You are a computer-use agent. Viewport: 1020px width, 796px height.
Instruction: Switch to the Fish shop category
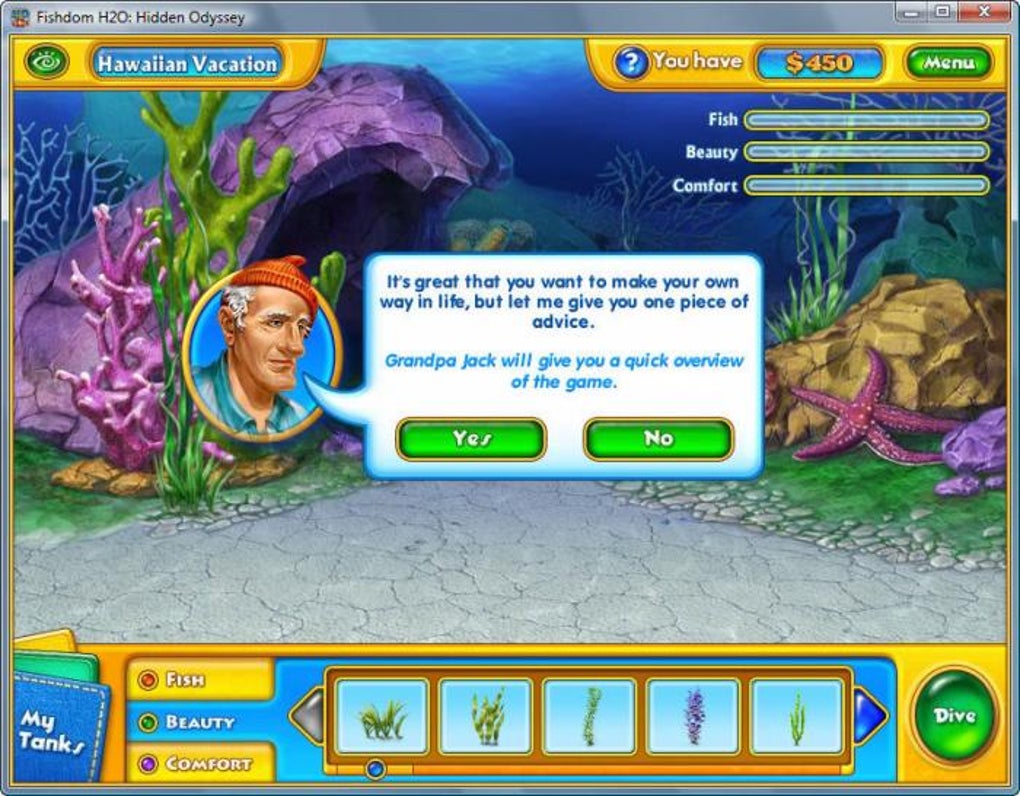coord(185,680)
